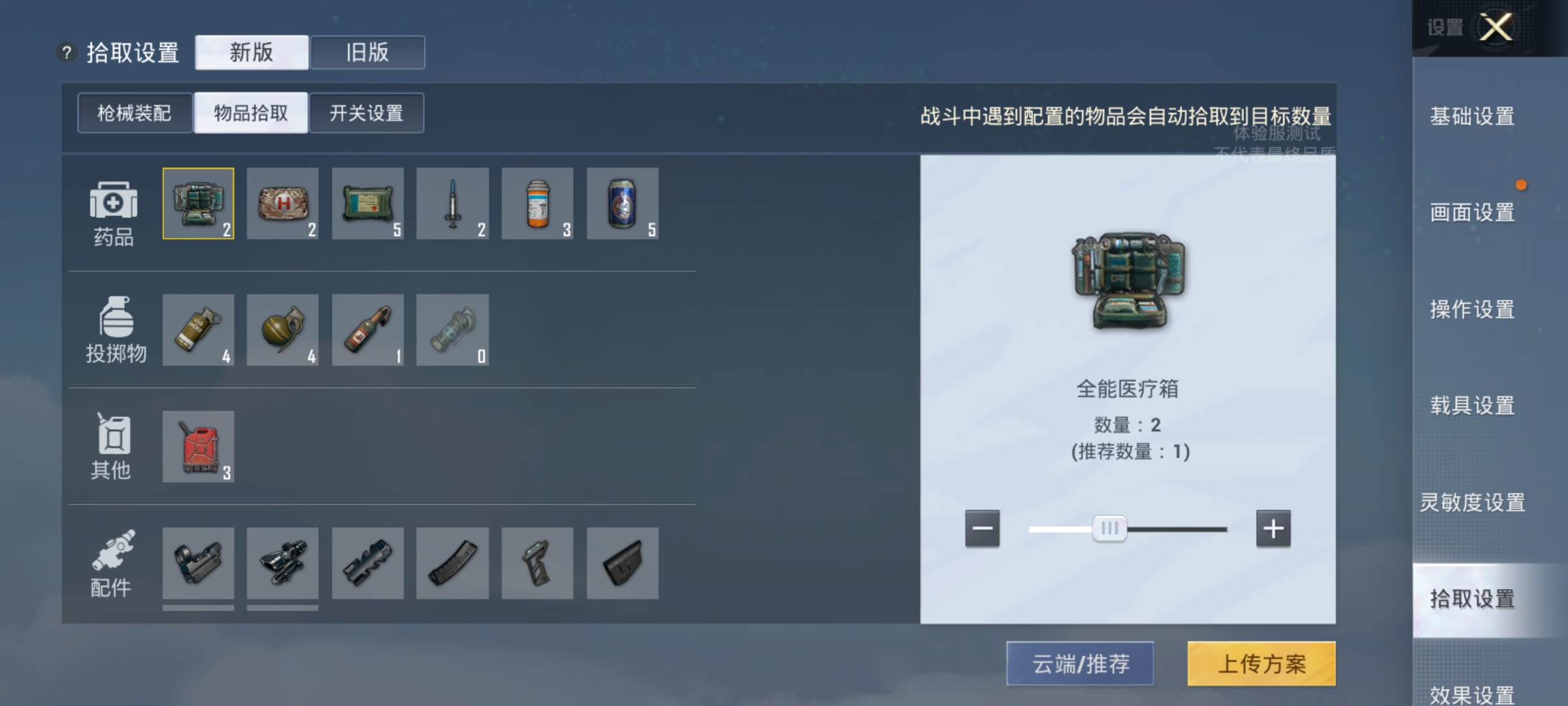The width and height of the screenshot is (1568, 706).
Task: Click the stock attachment icon
Action: coord(622,563)
